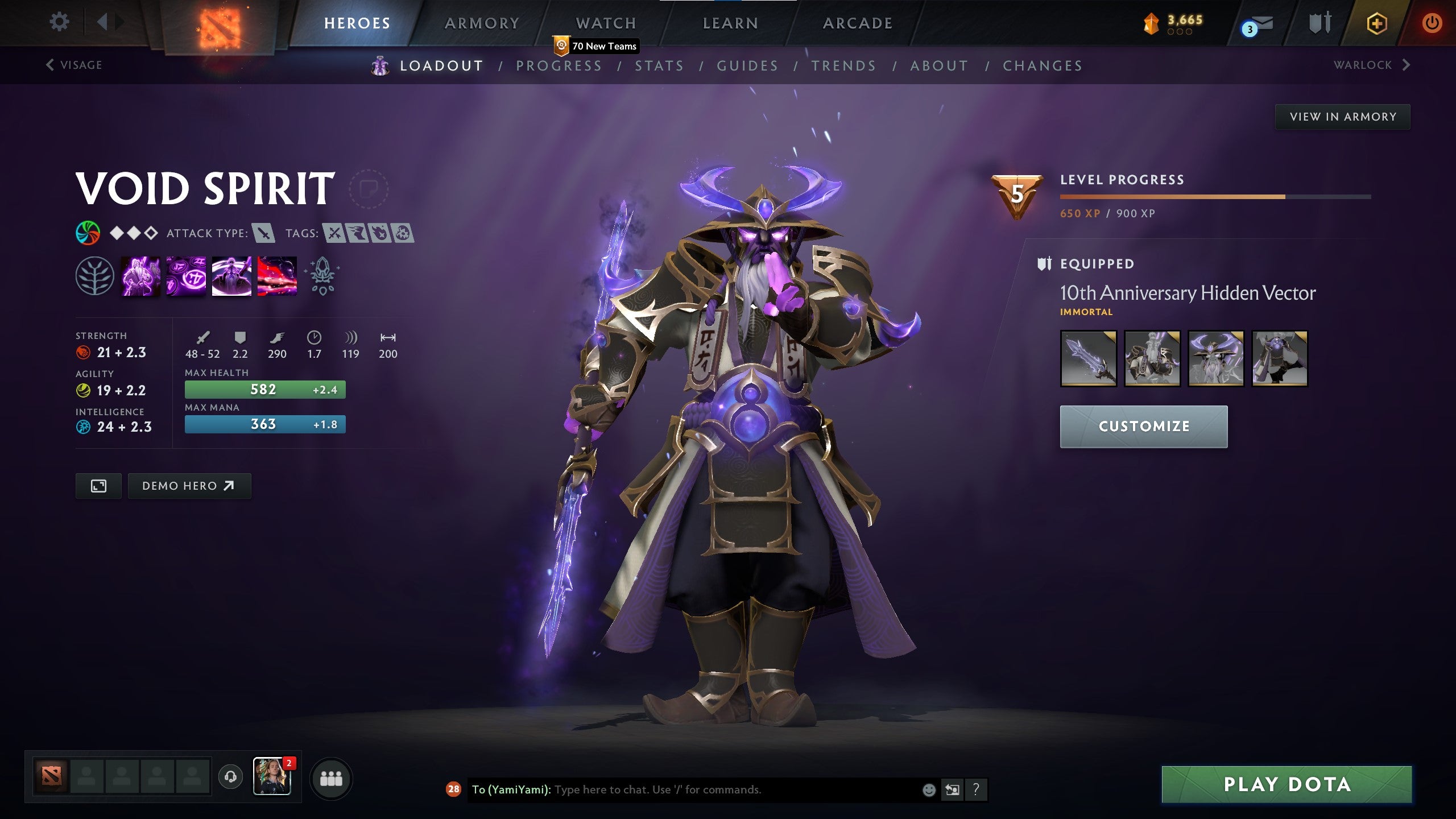Go back to Visage with the left chevron
Screen dimensions: 1456x819
tap(49, 64)
